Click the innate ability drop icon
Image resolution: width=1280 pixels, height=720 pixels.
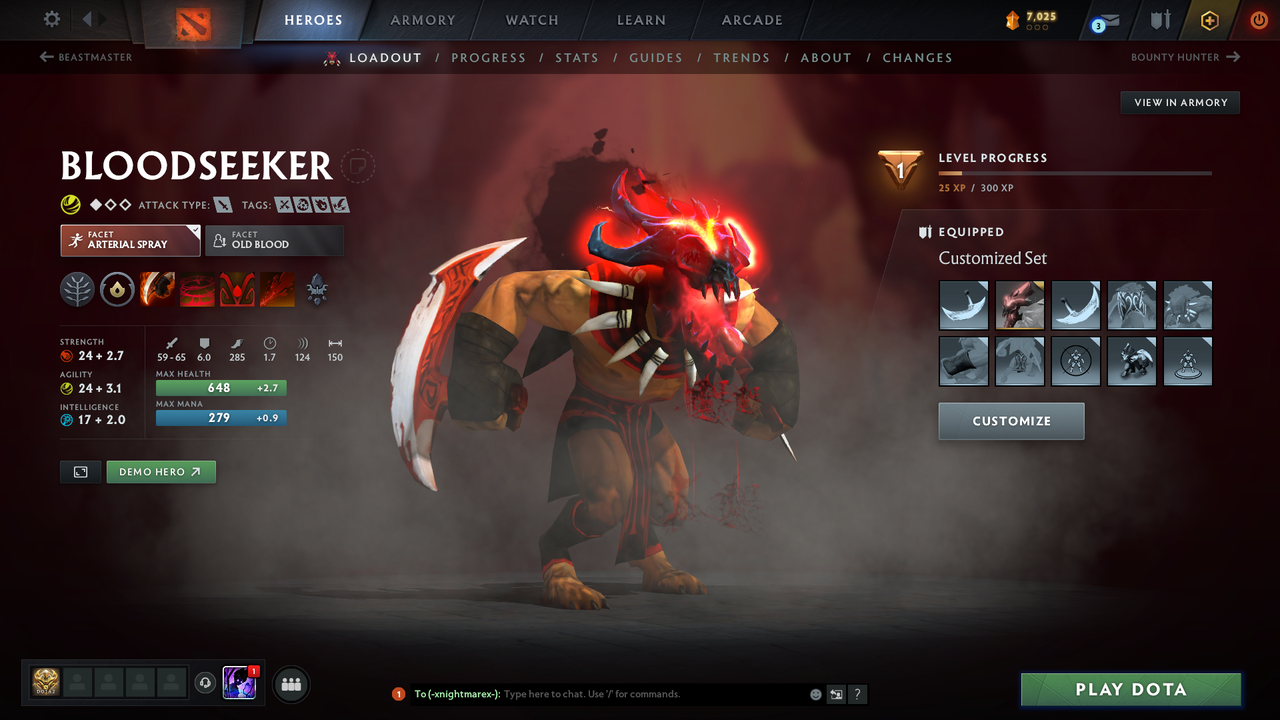[116, 290]
